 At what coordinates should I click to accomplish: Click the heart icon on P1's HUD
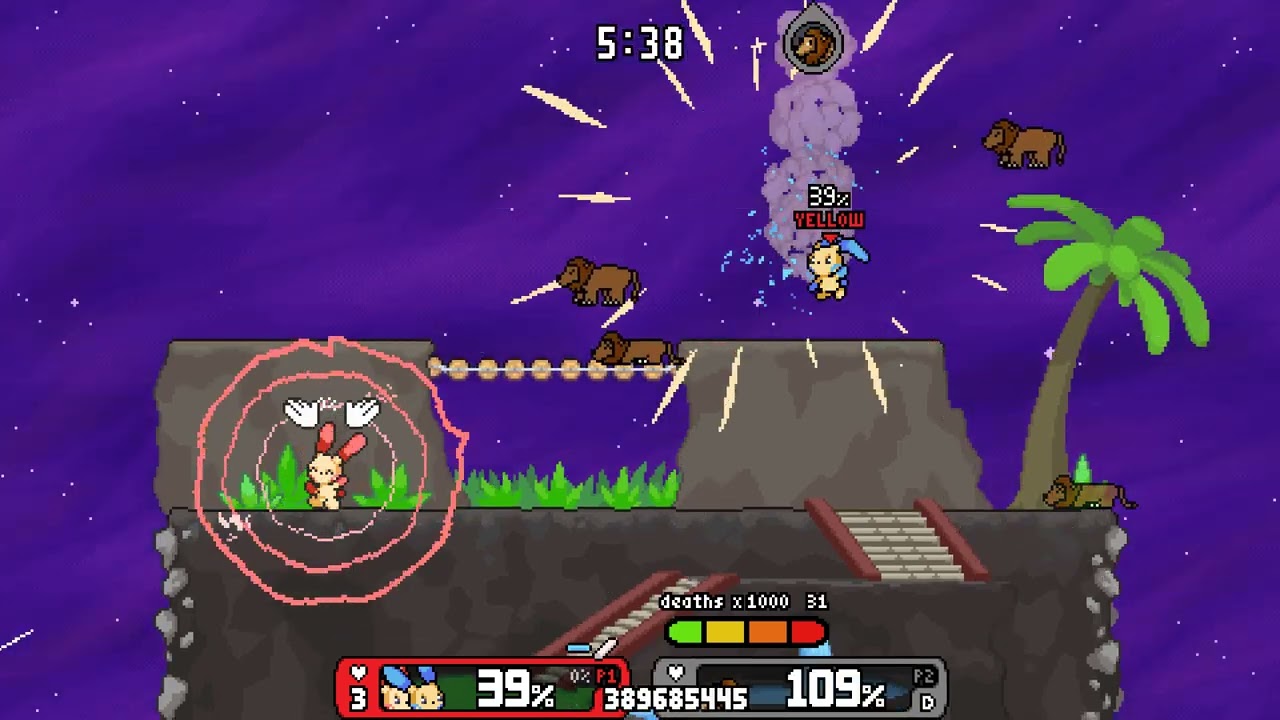[357, 673]
